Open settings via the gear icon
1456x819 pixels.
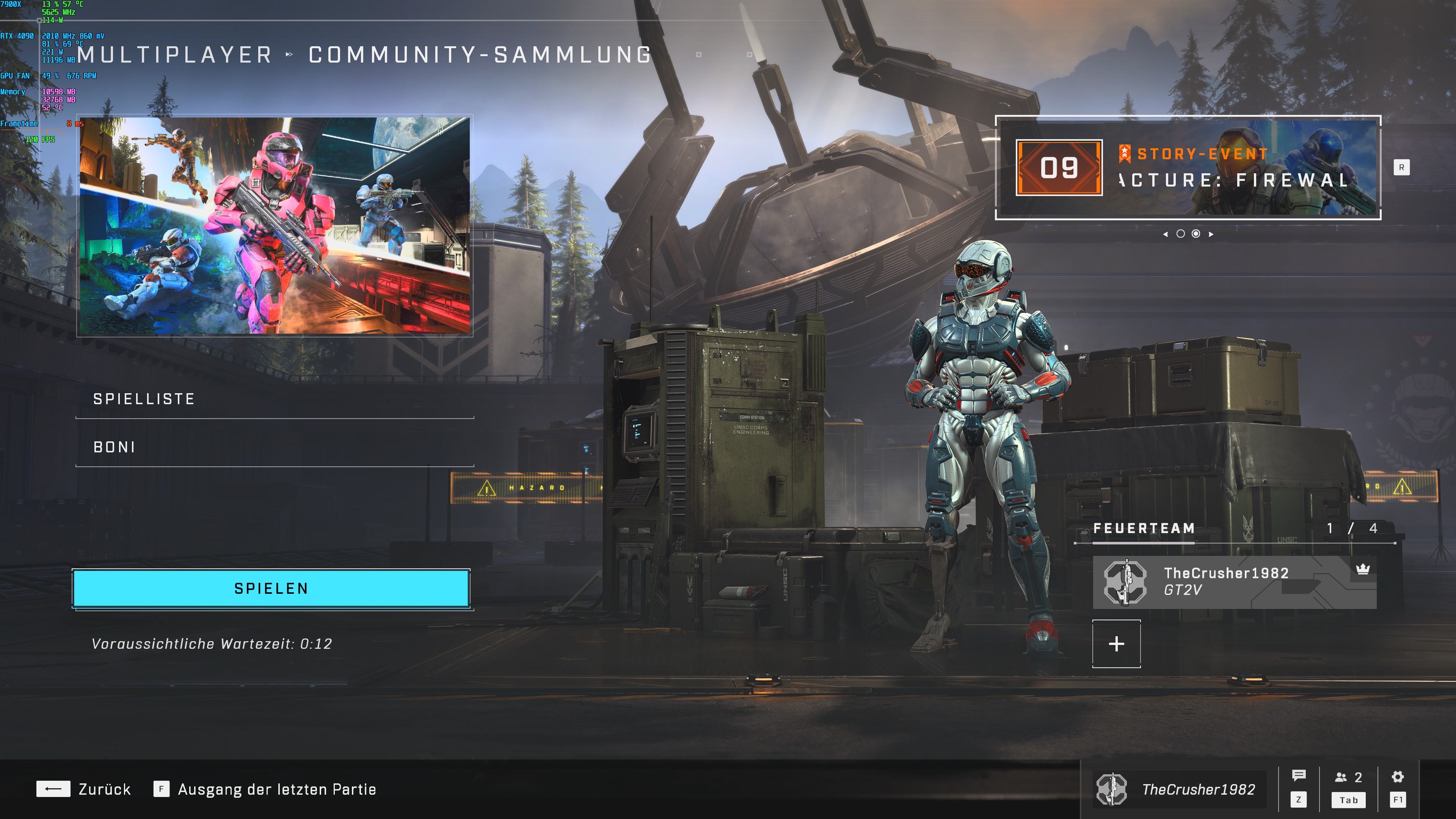[1398, 777]
